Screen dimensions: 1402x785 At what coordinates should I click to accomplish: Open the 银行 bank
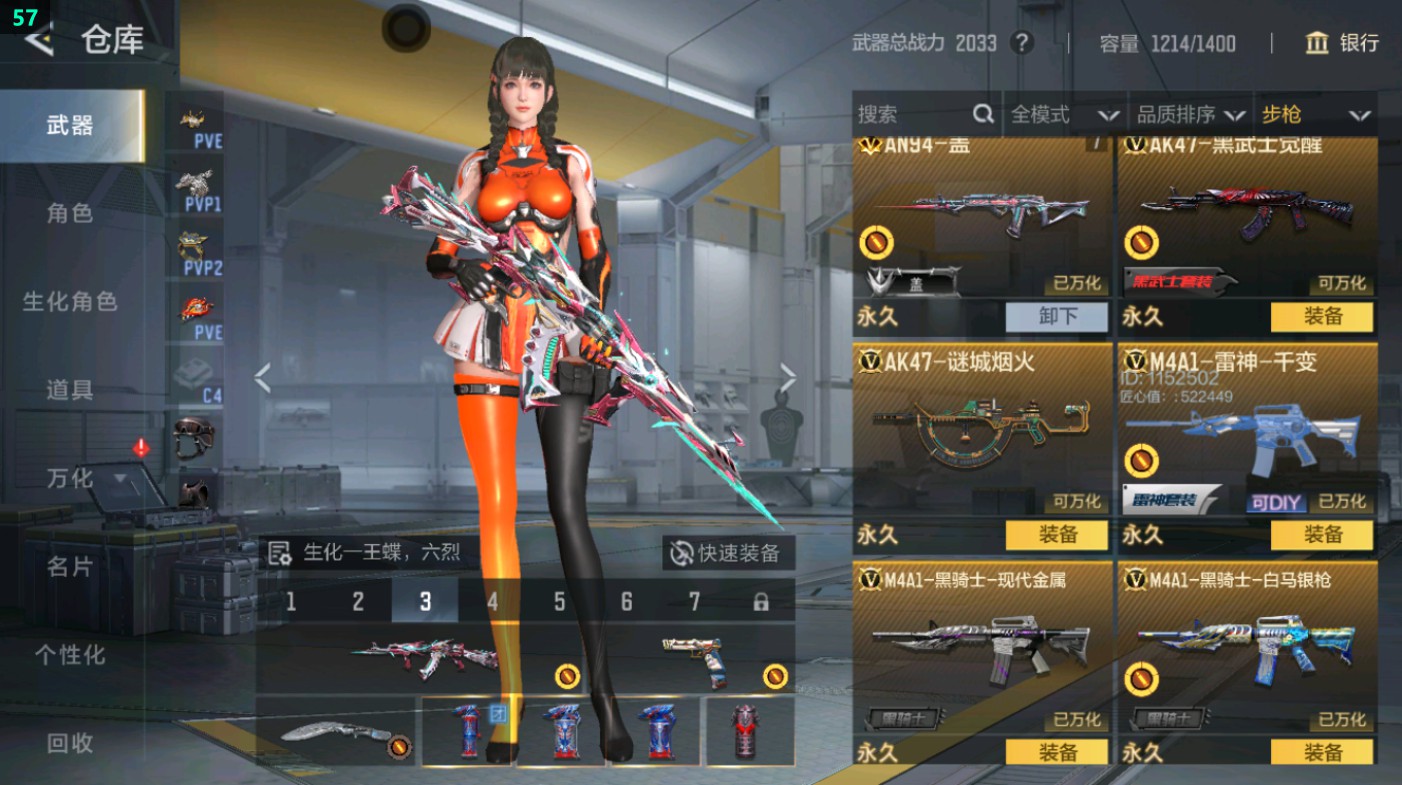(x=1342, y=43)
